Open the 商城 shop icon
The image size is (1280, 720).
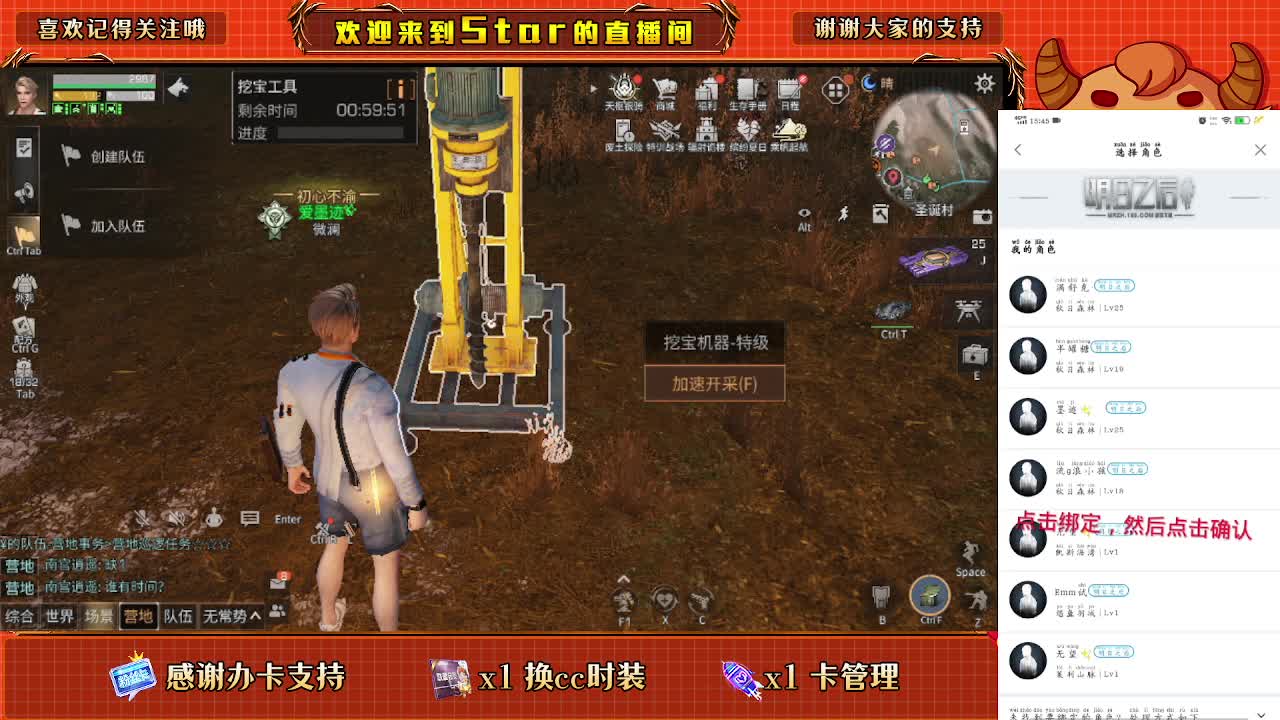pyautogui.click(x=665, y=90)
